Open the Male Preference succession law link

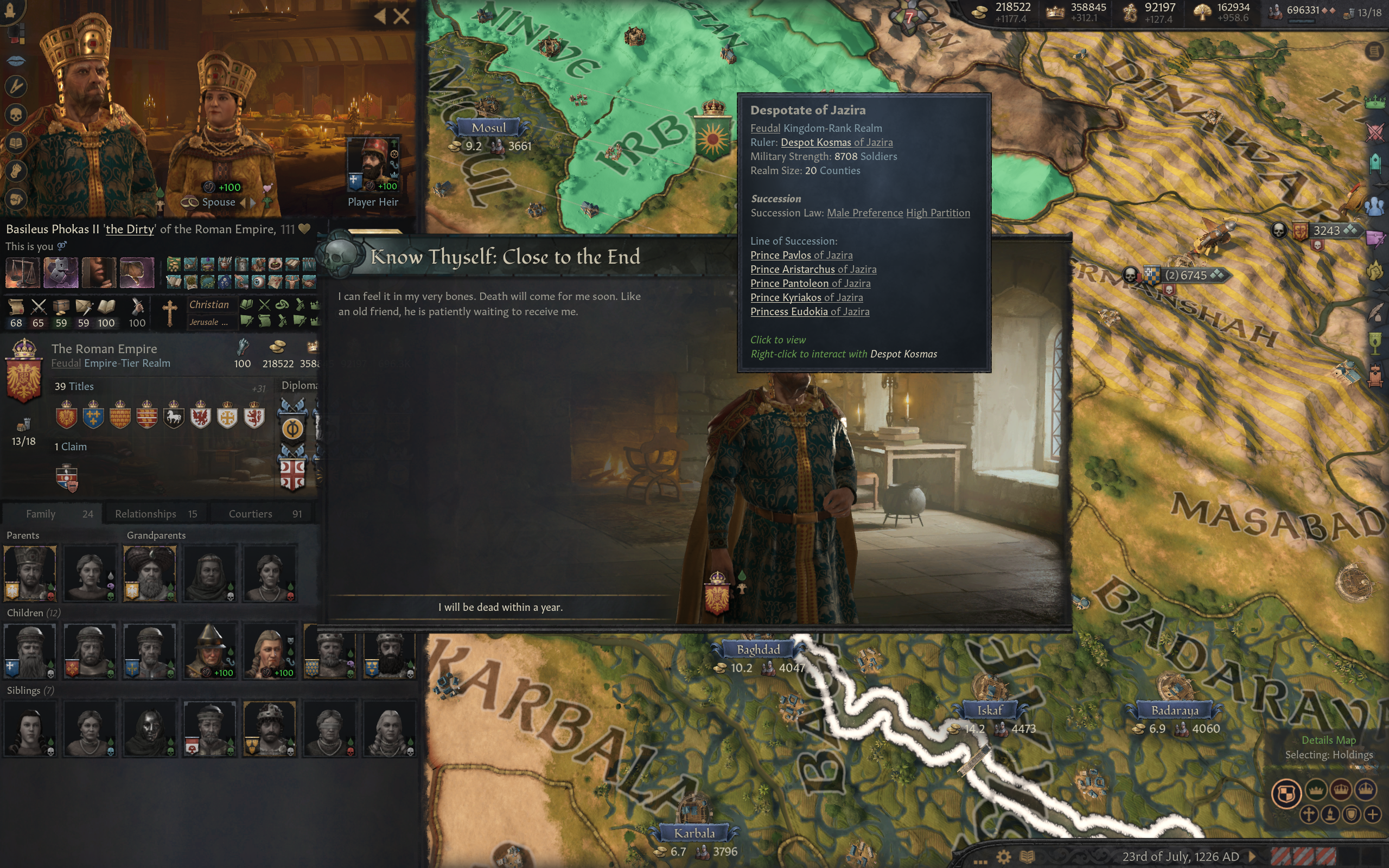coord(864,213)
